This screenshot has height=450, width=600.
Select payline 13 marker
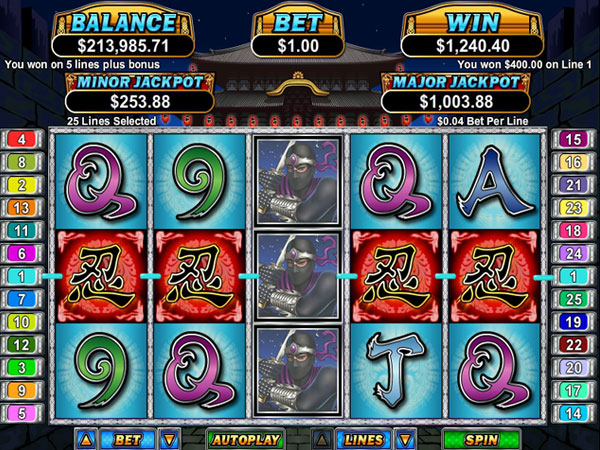coord(22,207)
